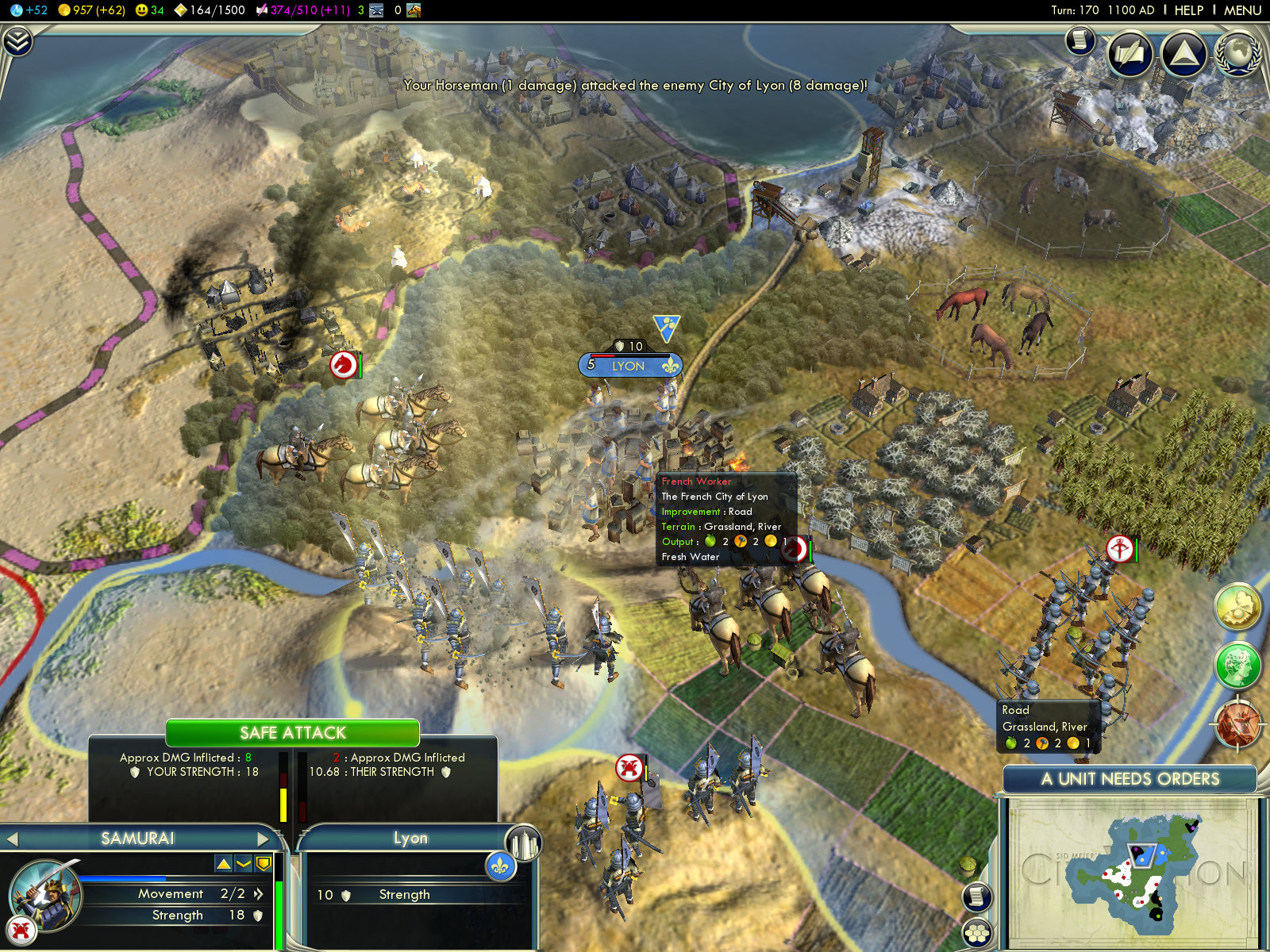
Task: Open HELP from the top bar
Action: pos(1187,10)
